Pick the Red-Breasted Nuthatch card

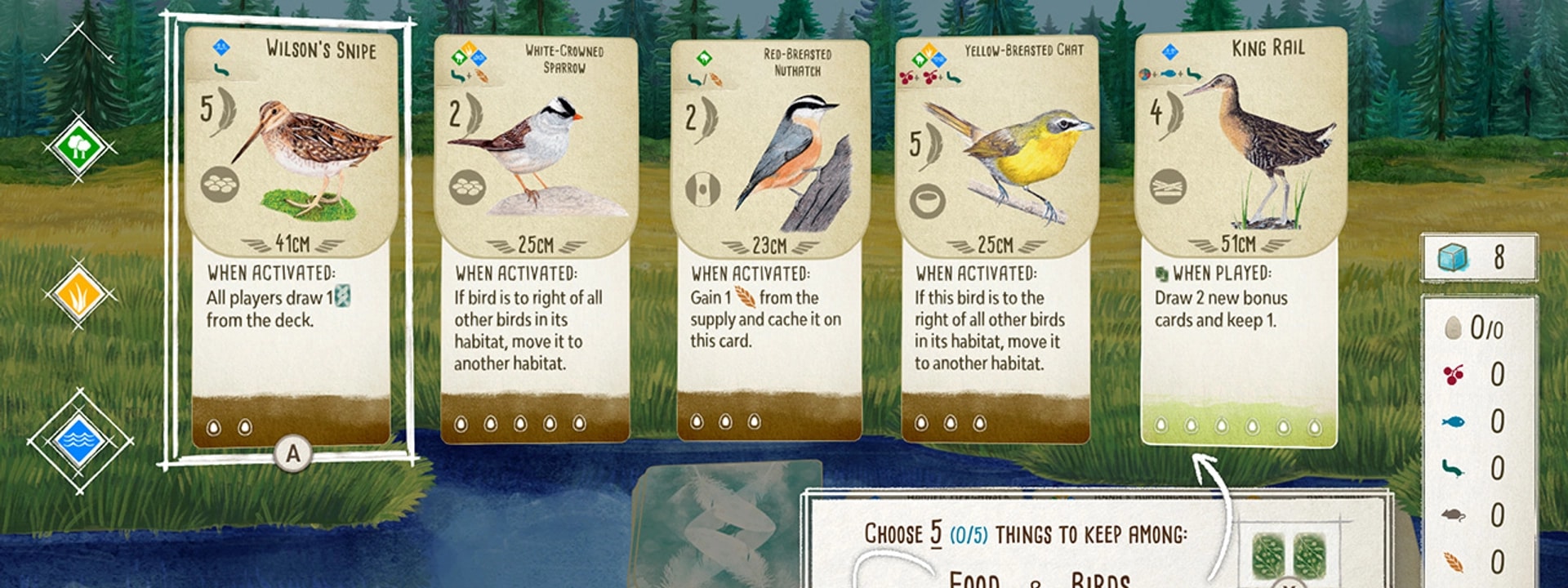click(769, 237)
